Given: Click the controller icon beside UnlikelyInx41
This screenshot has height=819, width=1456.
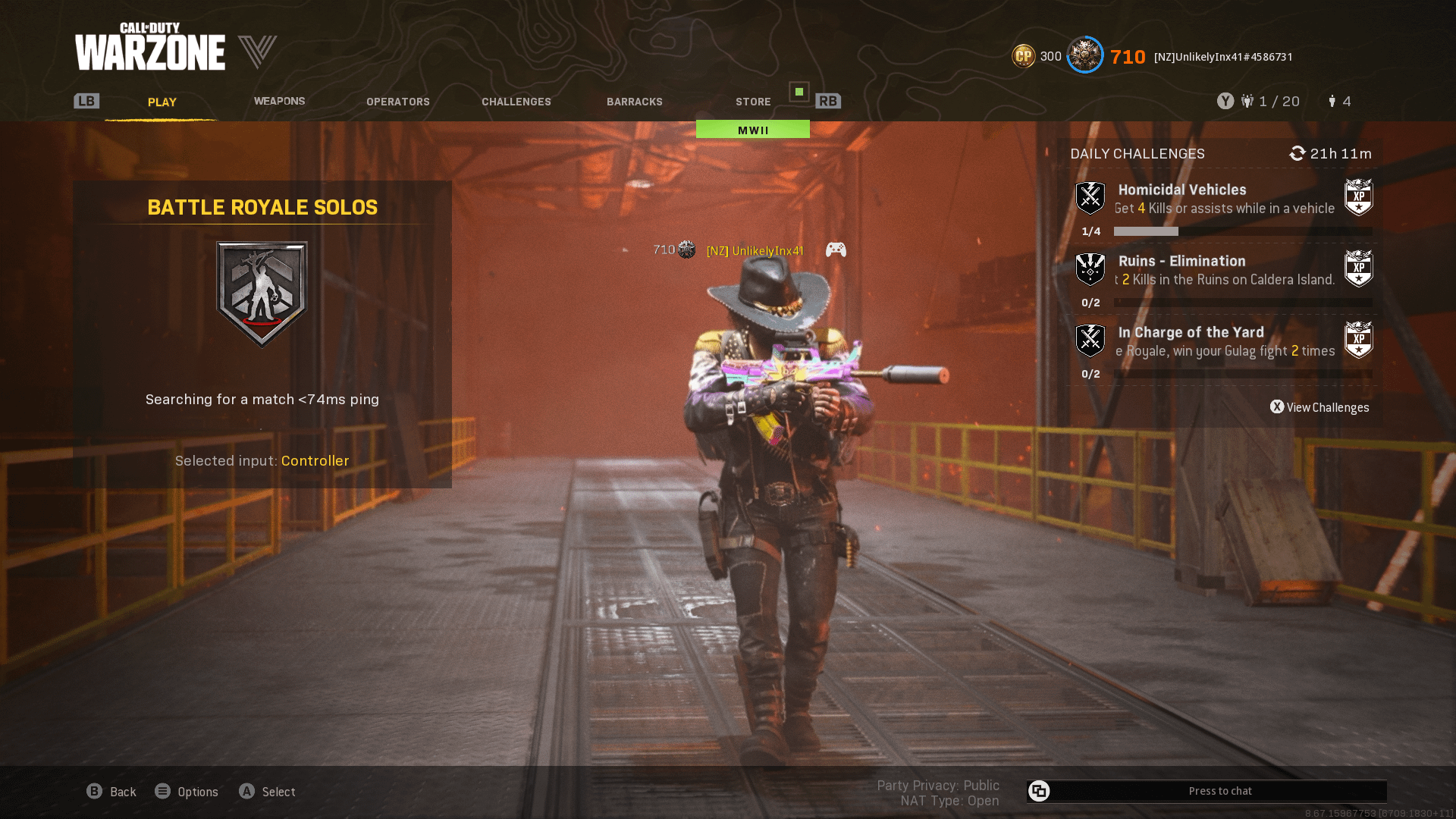Looking at the screenshot, I should coord(836,249).
